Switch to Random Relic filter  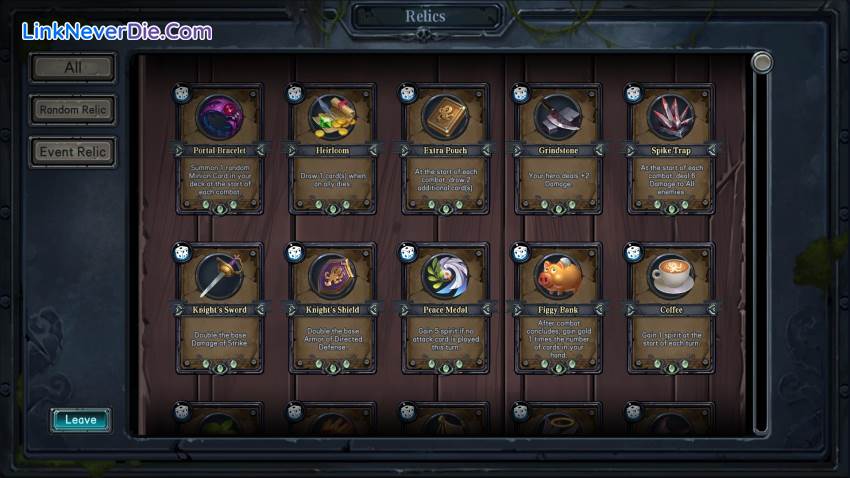point(72,109)
